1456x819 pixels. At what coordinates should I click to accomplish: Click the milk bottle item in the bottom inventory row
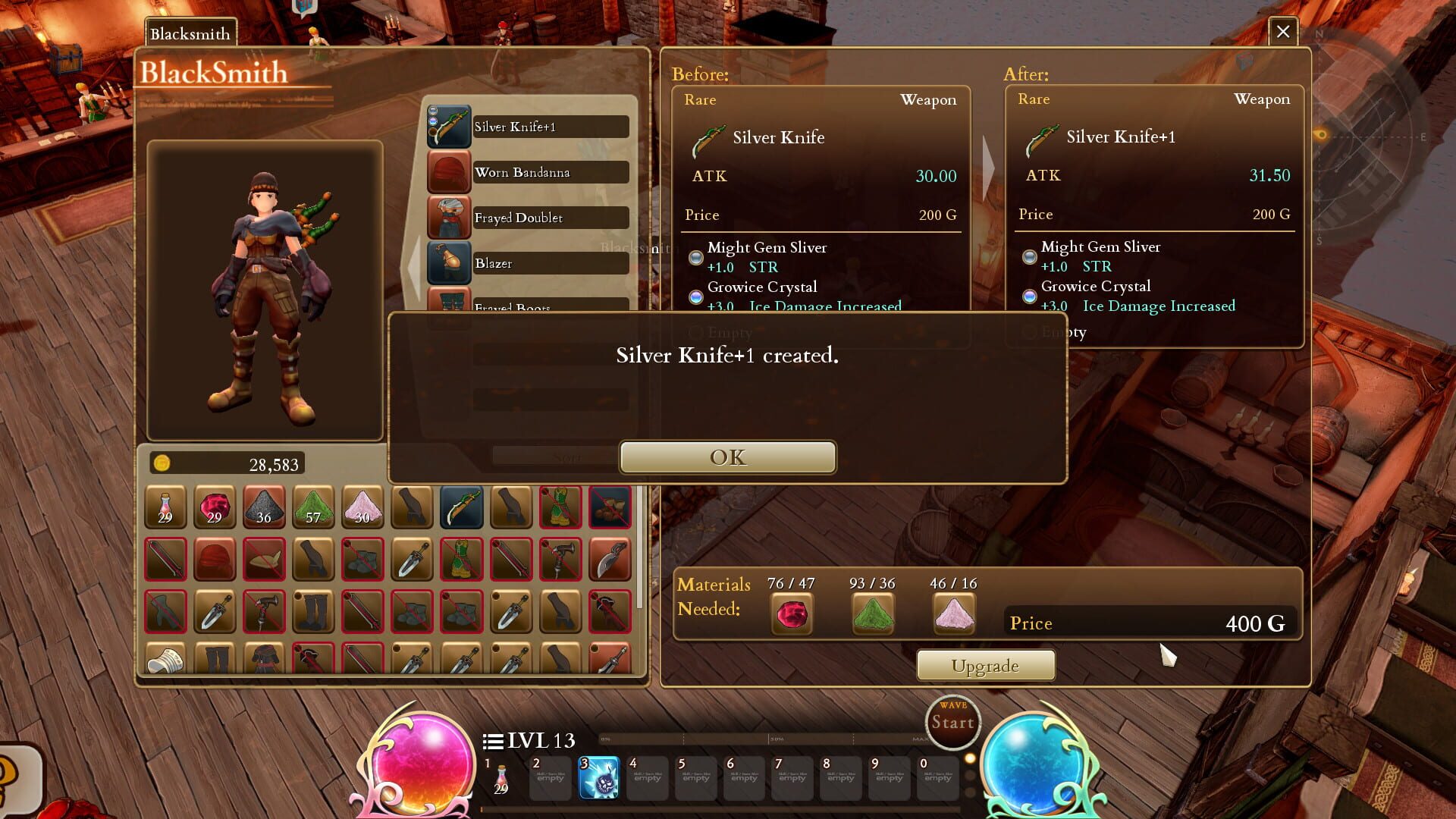tap(165, 661)
